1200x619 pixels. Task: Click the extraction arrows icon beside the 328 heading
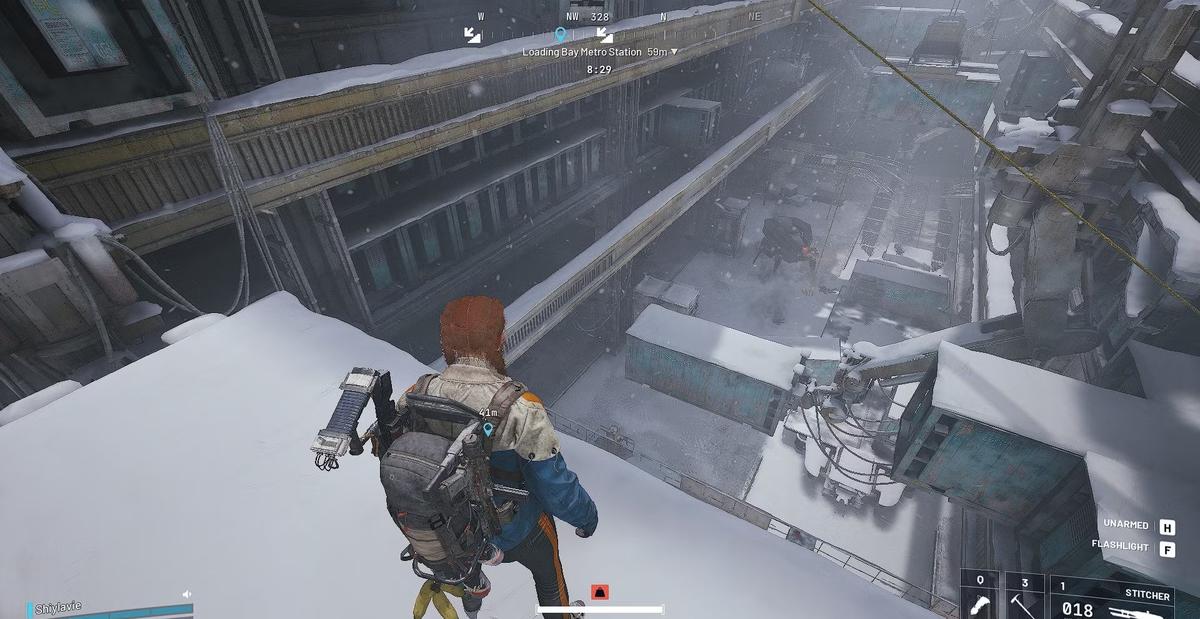(604, 36)
